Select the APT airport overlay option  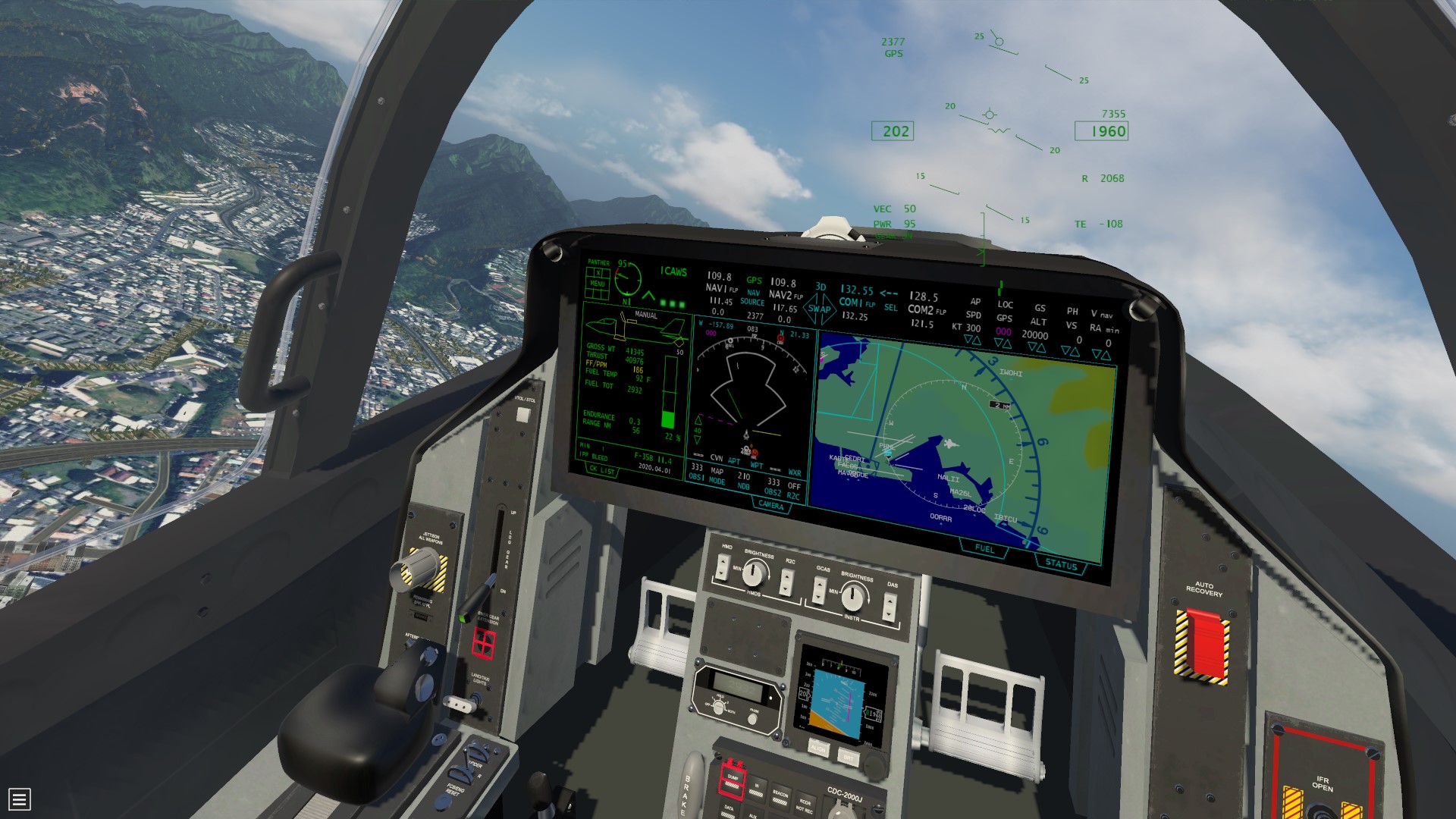tap(734, 461)
